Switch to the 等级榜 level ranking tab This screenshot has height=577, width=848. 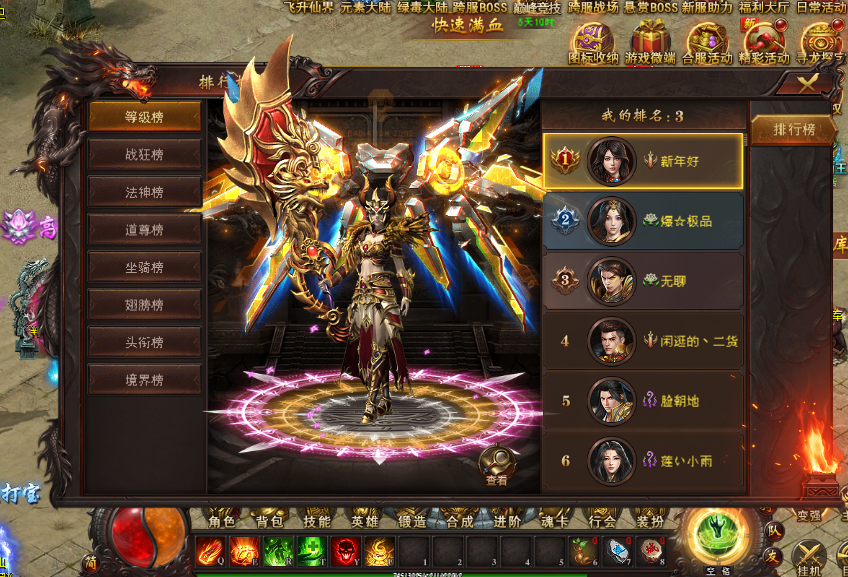click(144, 117)
